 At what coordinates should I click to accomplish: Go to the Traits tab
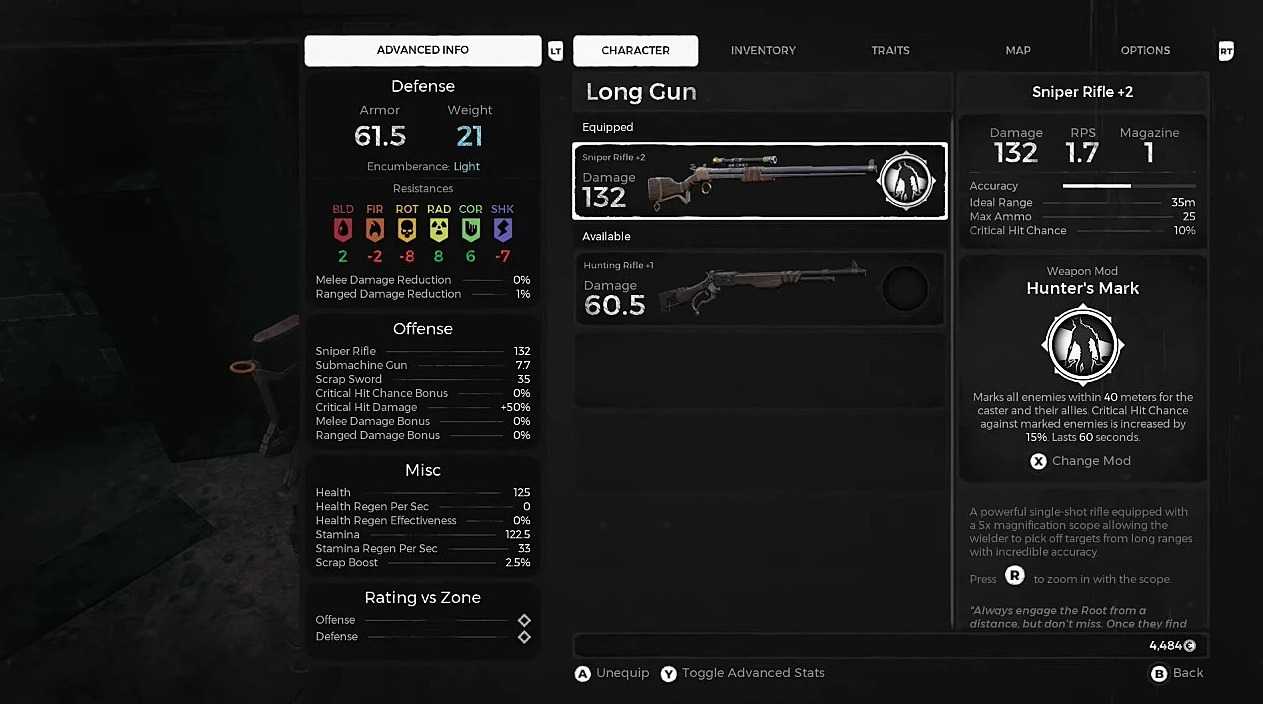coord(890,50)
